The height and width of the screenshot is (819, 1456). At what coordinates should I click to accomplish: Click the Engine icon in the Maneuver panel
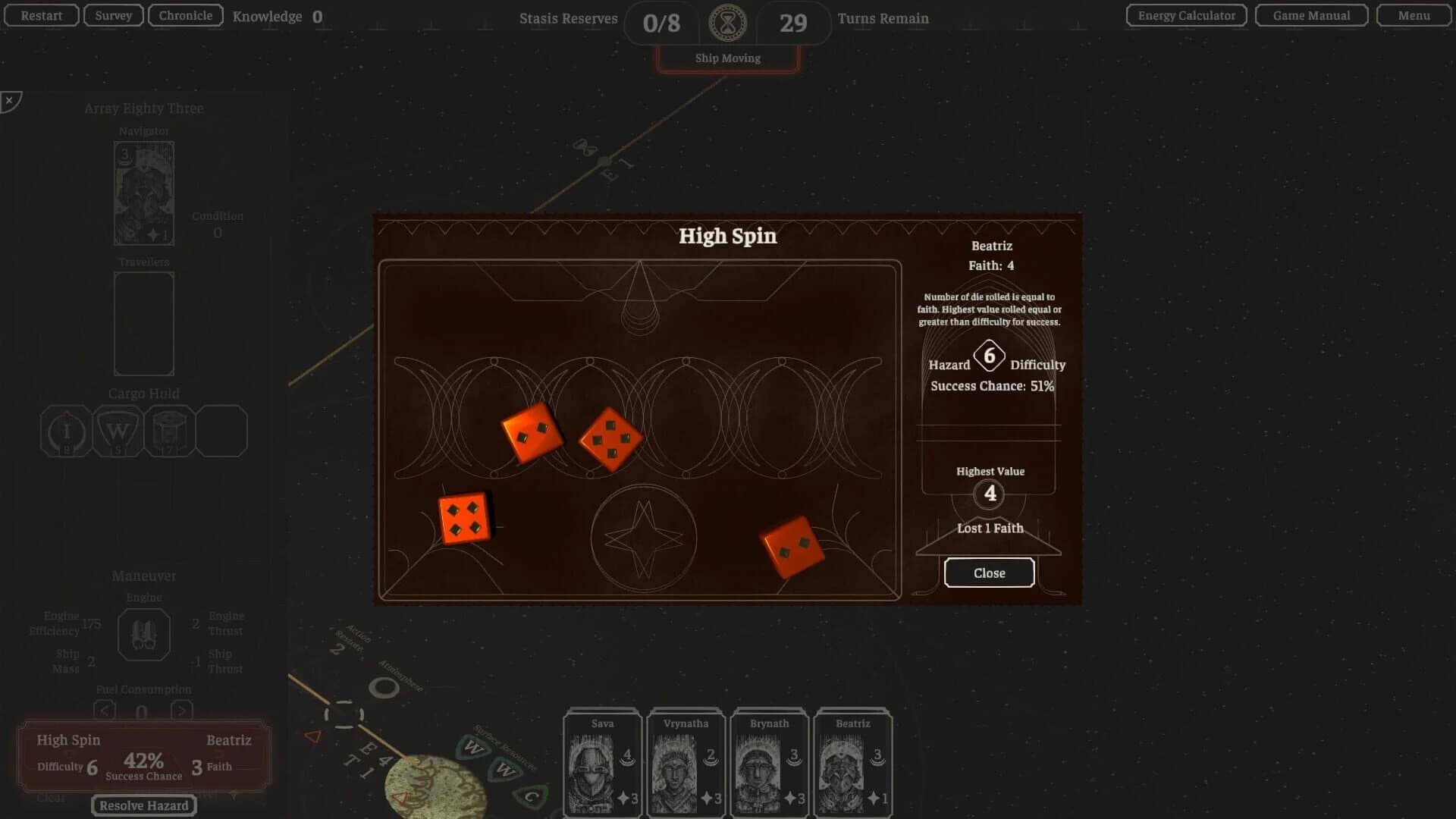(x=144, y=634)
